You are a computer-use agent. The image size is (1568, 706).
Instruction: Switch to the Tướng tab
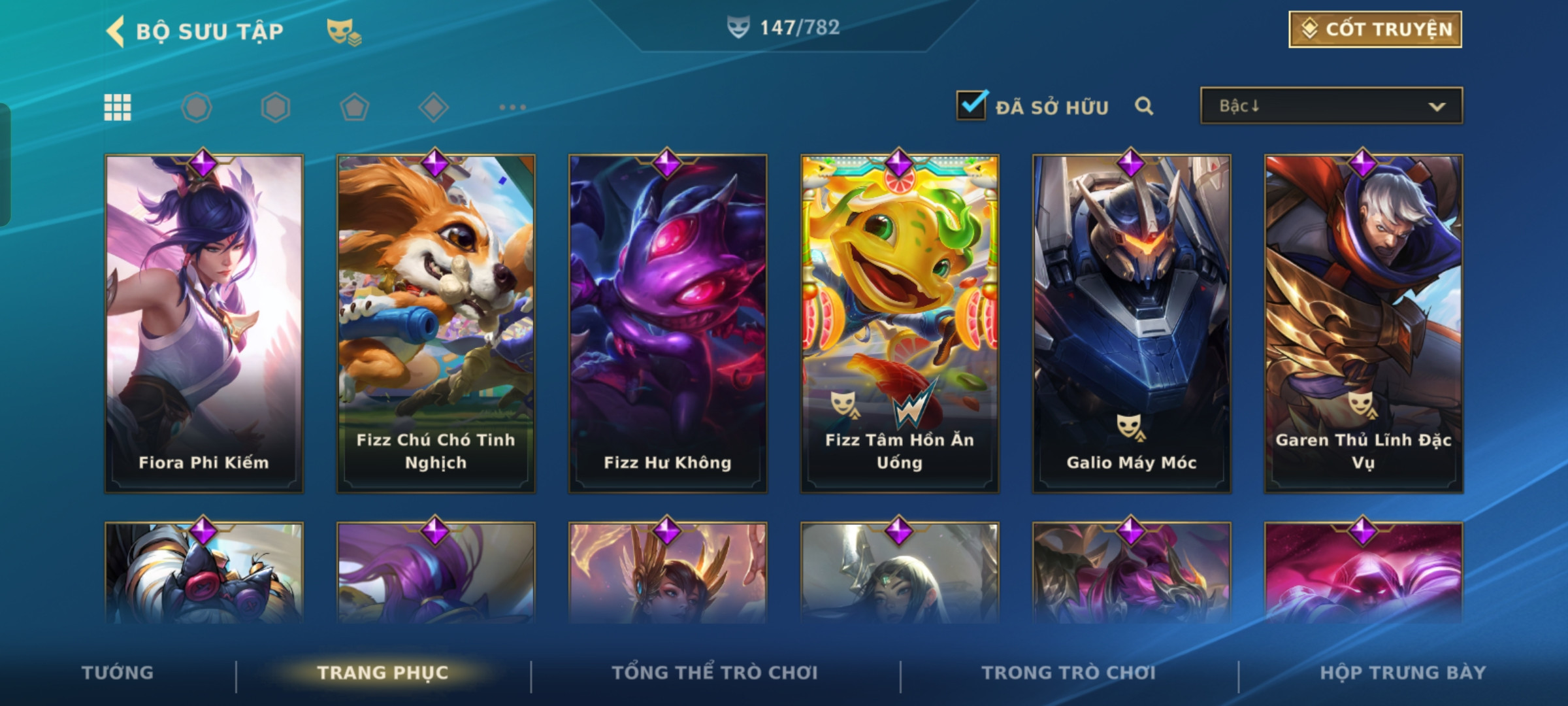point(118,673)
